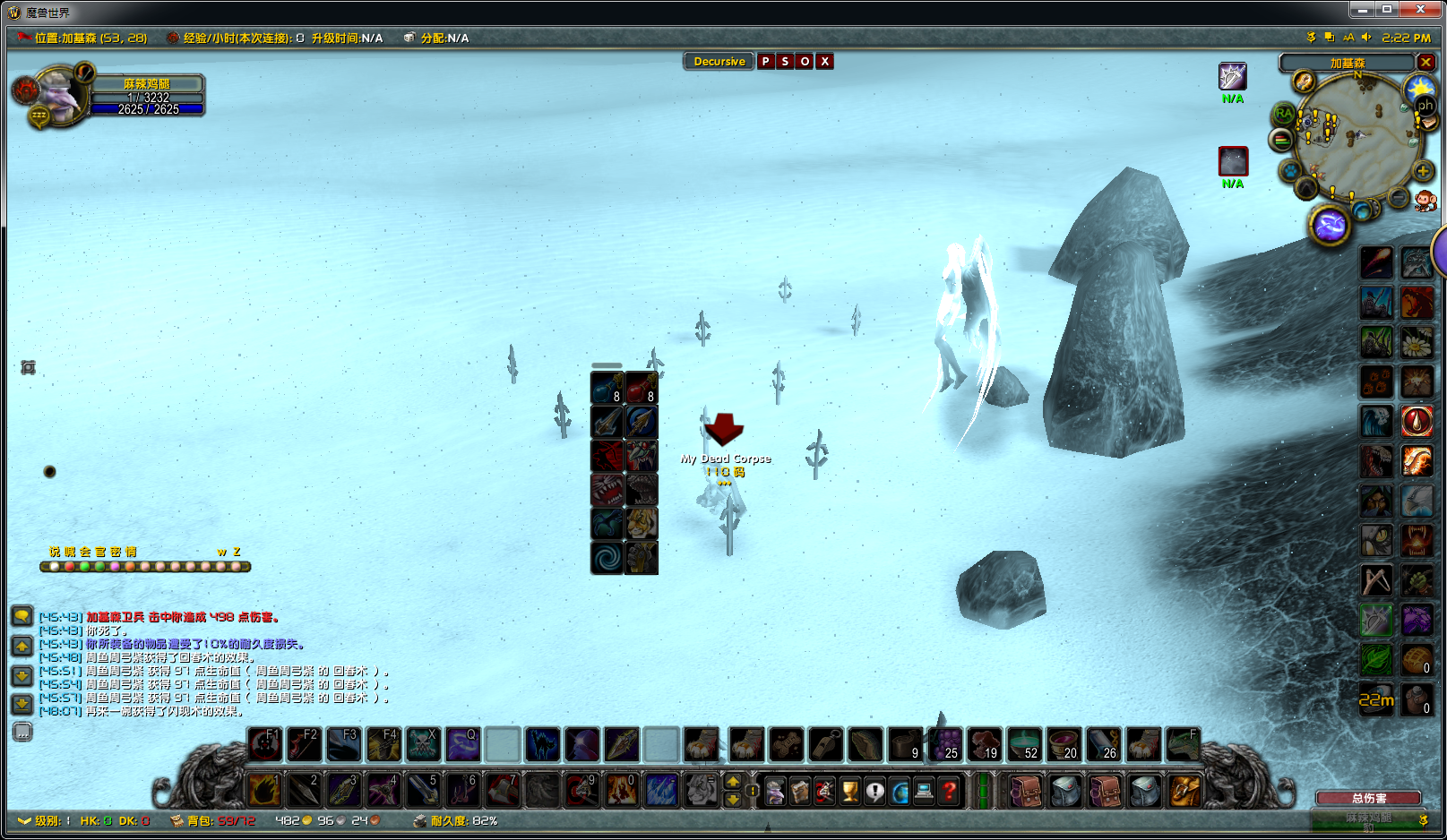Click the skull and crossbones X ability
This screenshot has width=1447, height=840.
423,745
